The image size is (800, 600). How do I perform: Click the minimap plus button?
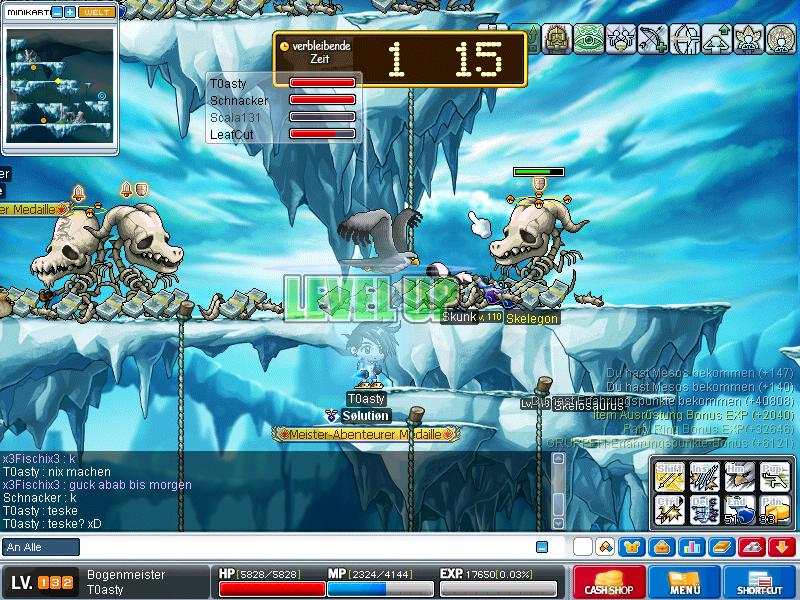(x=70, y=12)
